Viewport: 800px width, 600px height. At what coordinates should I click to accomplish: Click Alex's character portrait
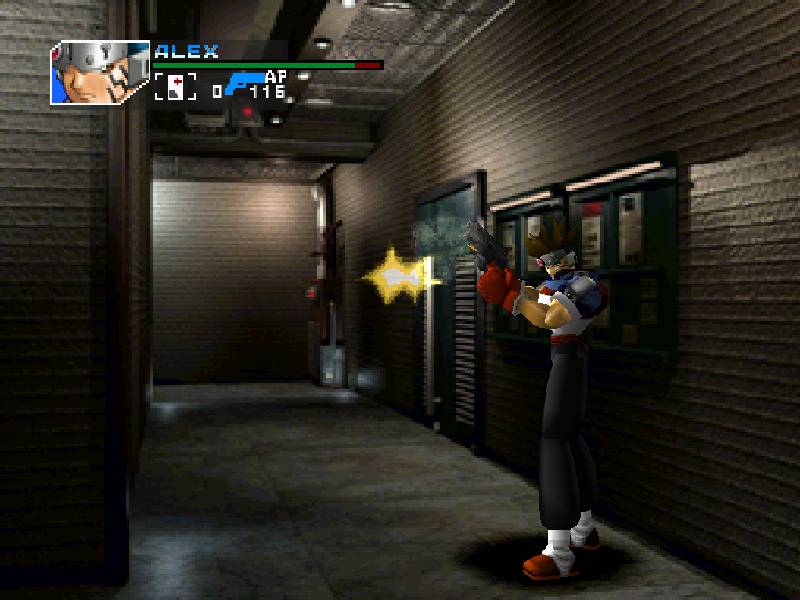[x=99, y=72]
